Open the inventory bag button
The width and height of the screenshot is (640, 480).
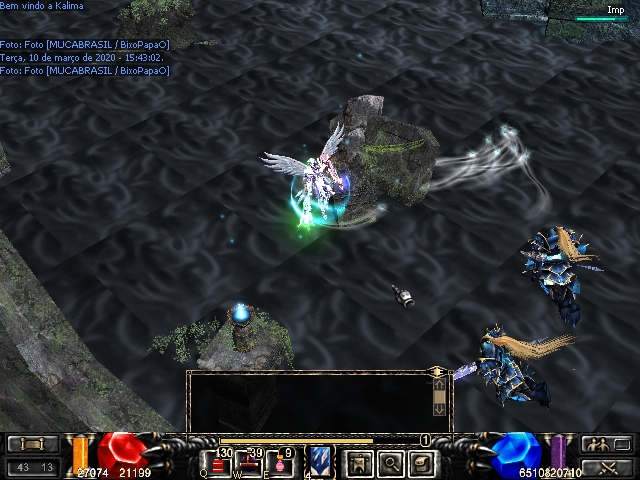tap(423, 463)
